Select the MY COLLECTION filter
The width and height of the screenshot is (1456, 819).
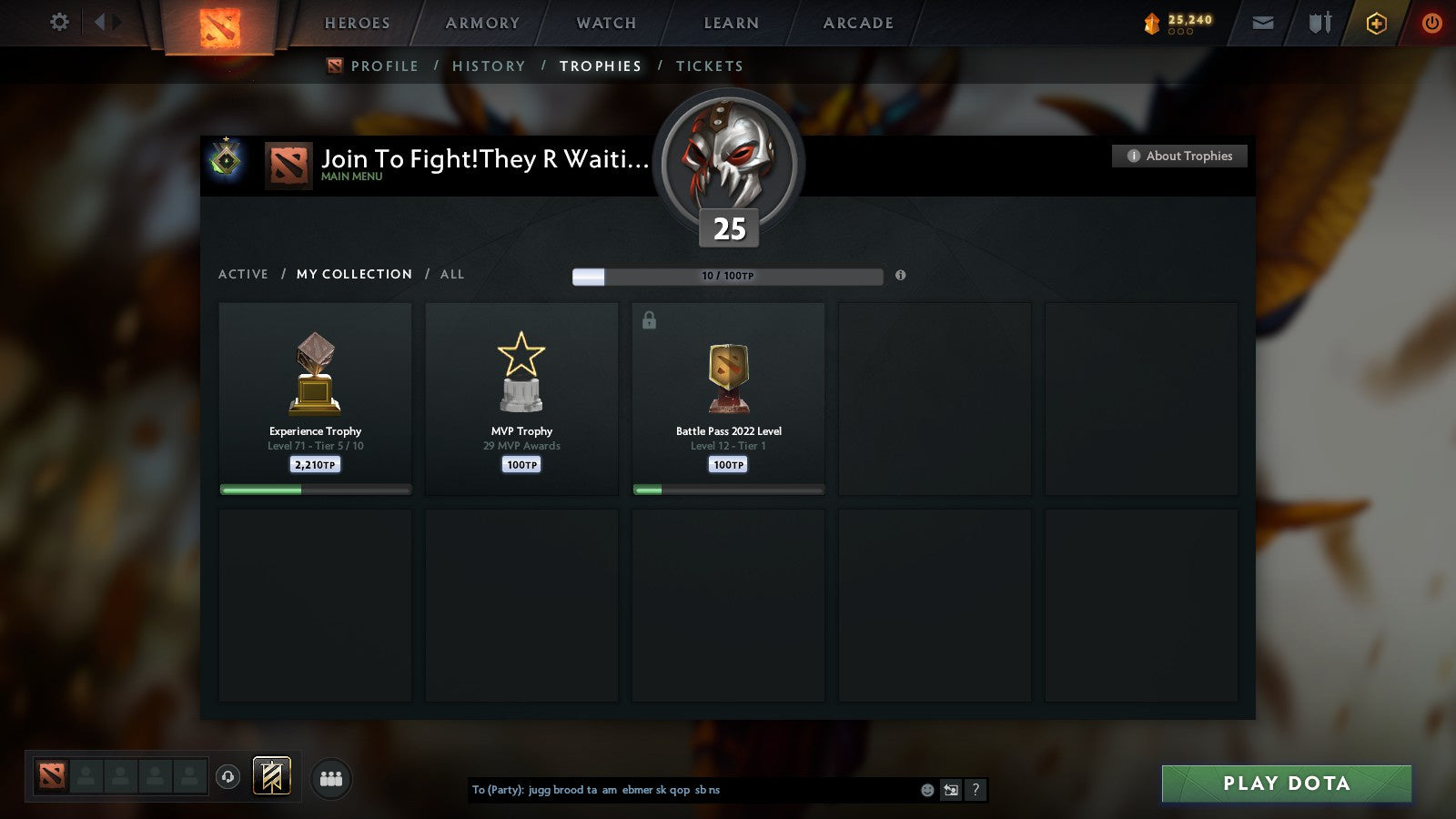(353, 274)
